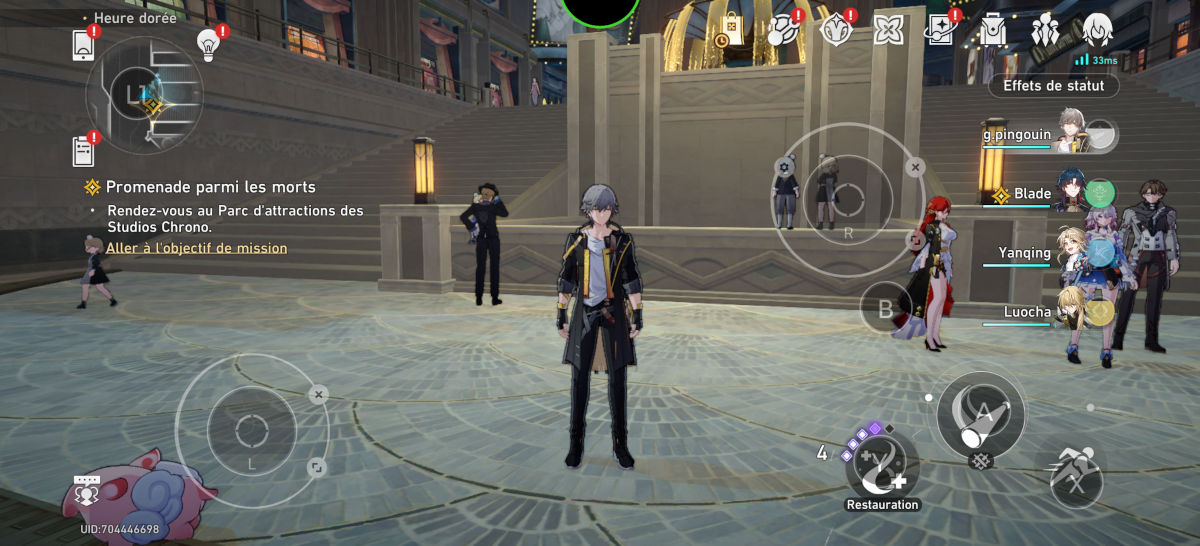
Task: Select the 'Promenade parmi les morts' mission tracker
Action: pos(210,187)
